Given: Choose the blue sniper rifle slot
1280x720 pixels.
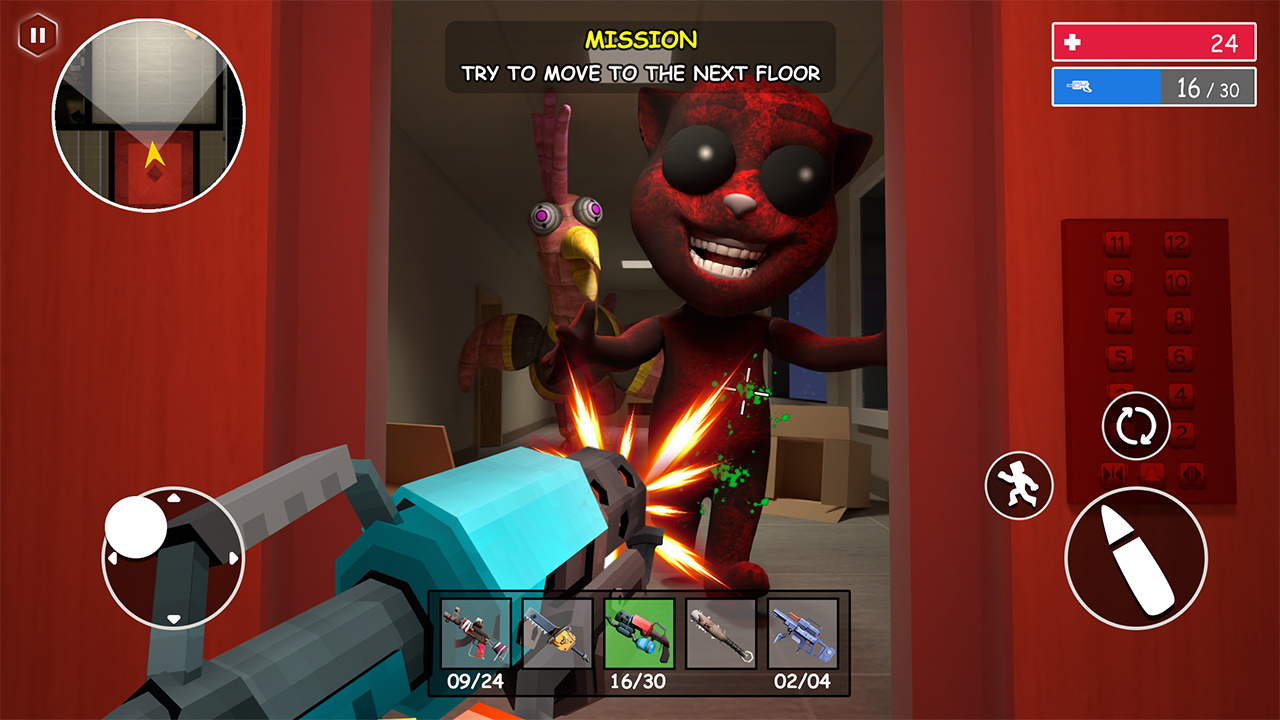Looking at the screenshot, I should click(802, 633).
